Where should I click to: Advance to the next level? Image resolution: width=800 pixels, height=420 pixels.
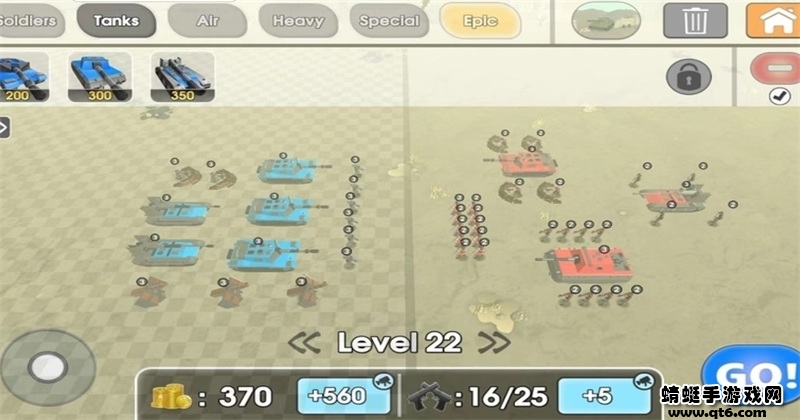tap(493, 342)
